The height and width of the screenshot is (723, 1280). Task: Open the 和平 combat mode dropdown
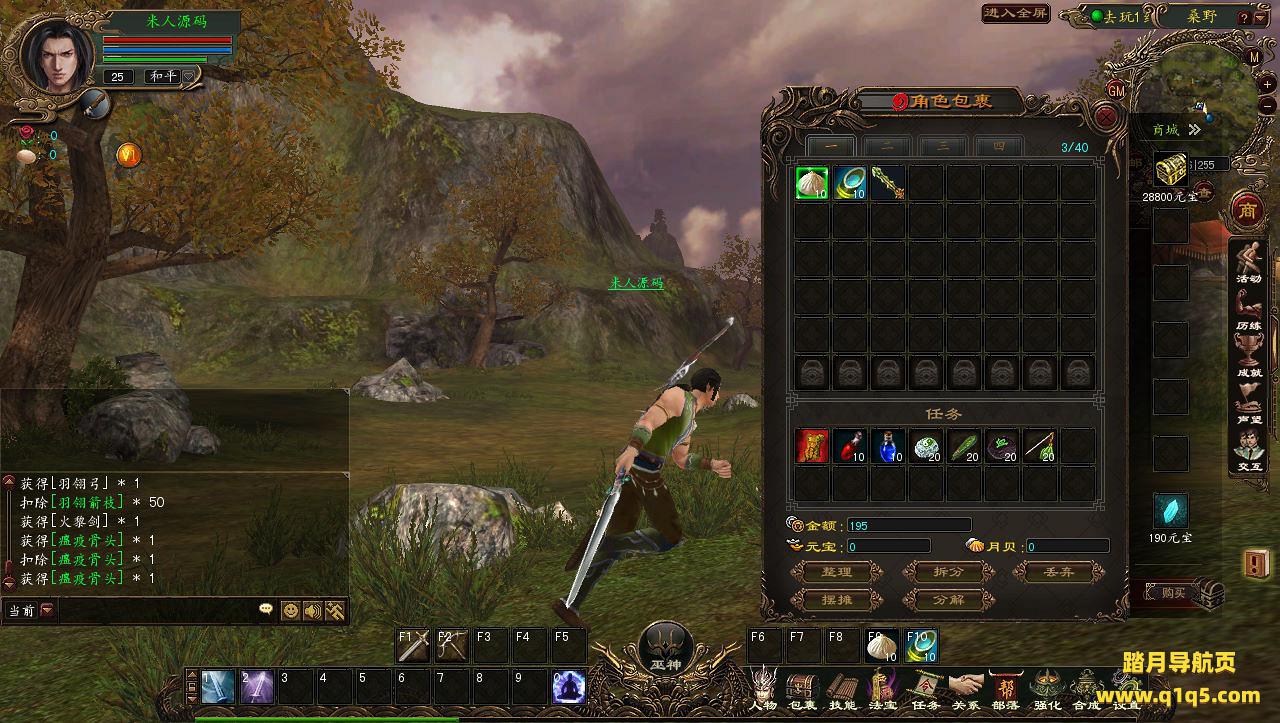[x=185, y=77]
